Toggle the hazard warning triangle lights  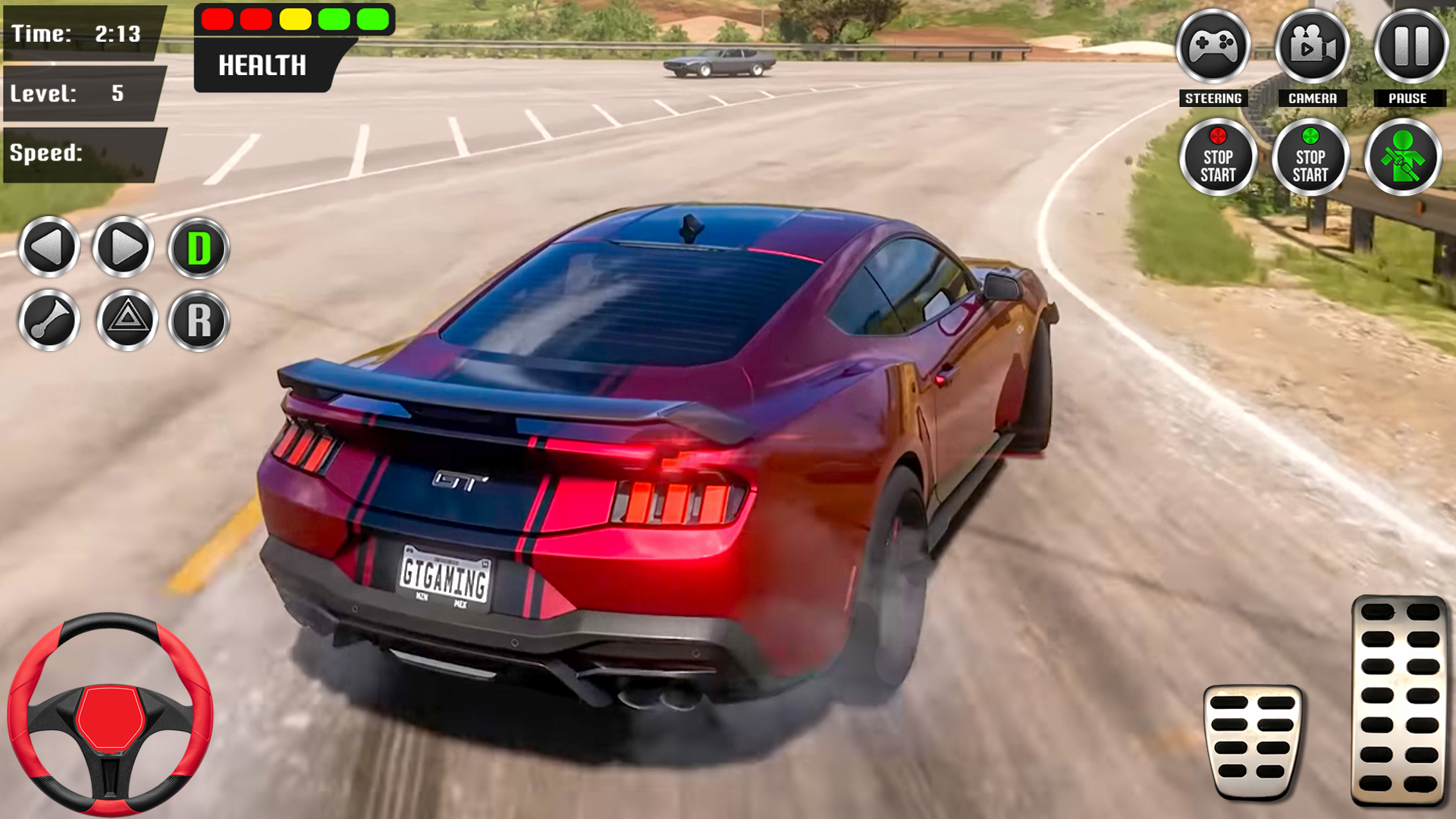click(123, 321)
